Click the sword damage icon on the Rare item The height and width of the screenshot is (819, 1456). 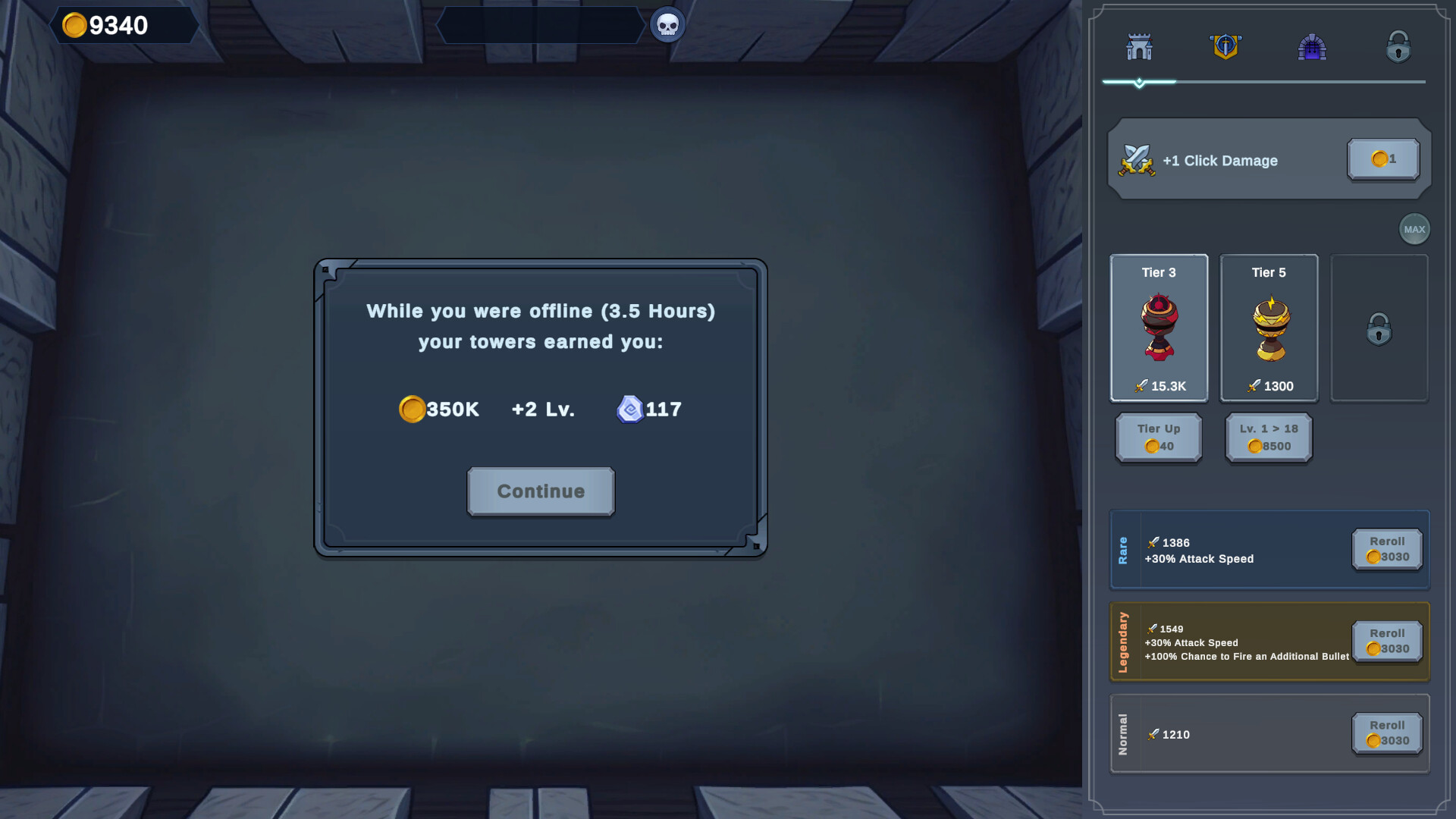(x=1152, y=542)
